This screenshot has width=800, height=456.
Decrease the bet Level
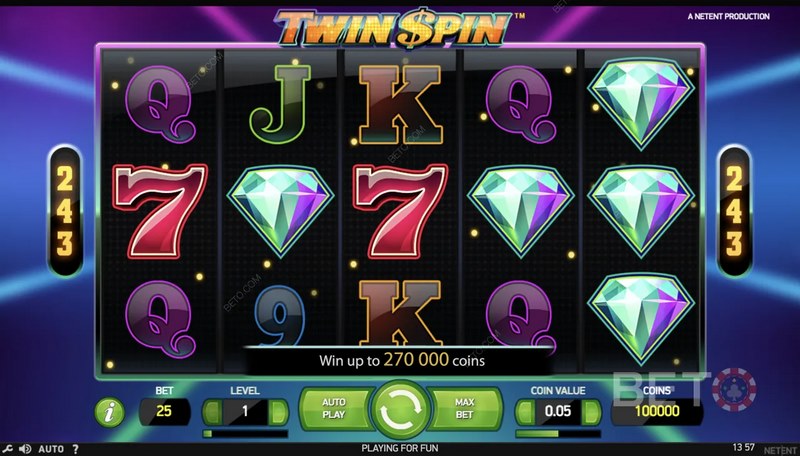click(212, 411)
